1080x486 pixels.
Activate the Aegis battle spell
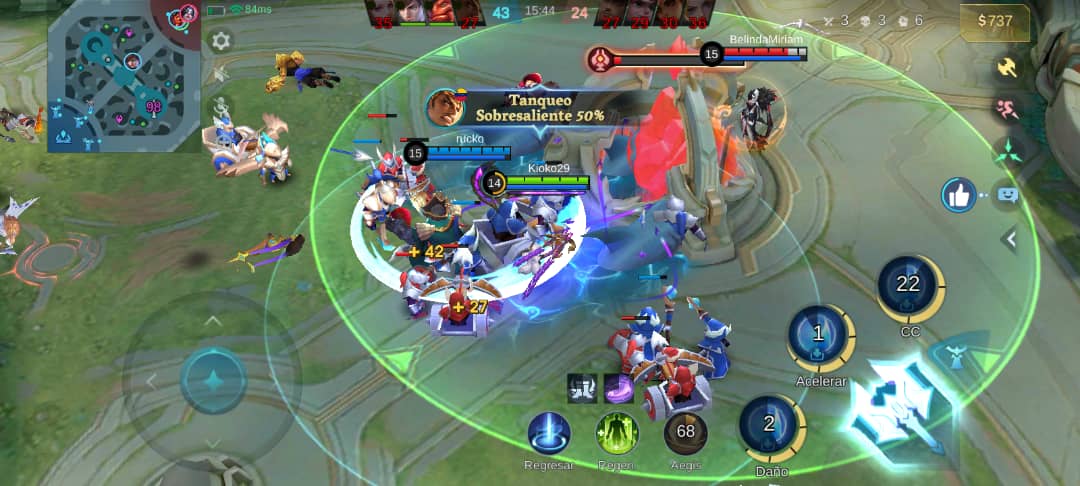[x=685, y=433]
